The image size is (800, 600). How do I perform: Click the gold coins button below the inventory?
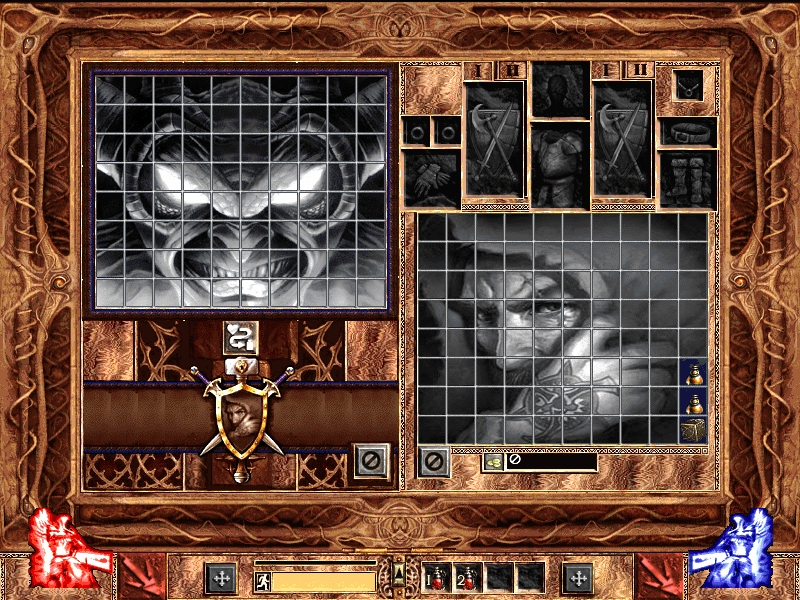pyautogui.click(x=492, y=462)
